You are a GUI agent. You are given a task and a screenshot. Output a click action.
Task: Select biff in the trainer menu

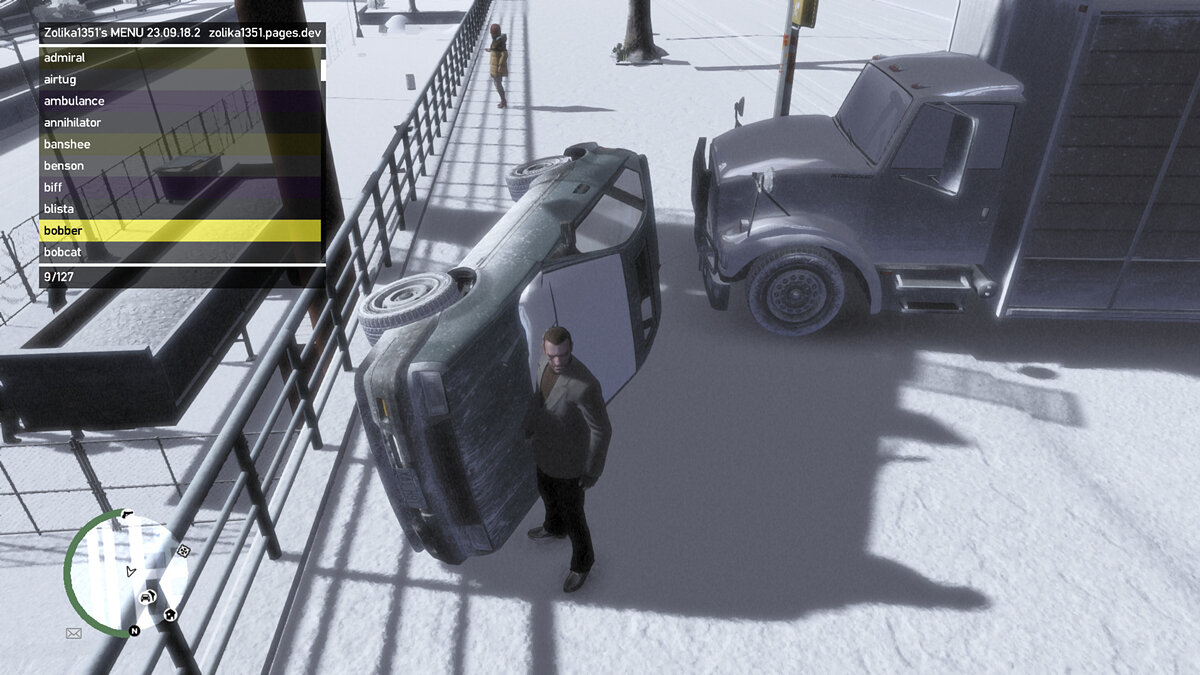180,187
